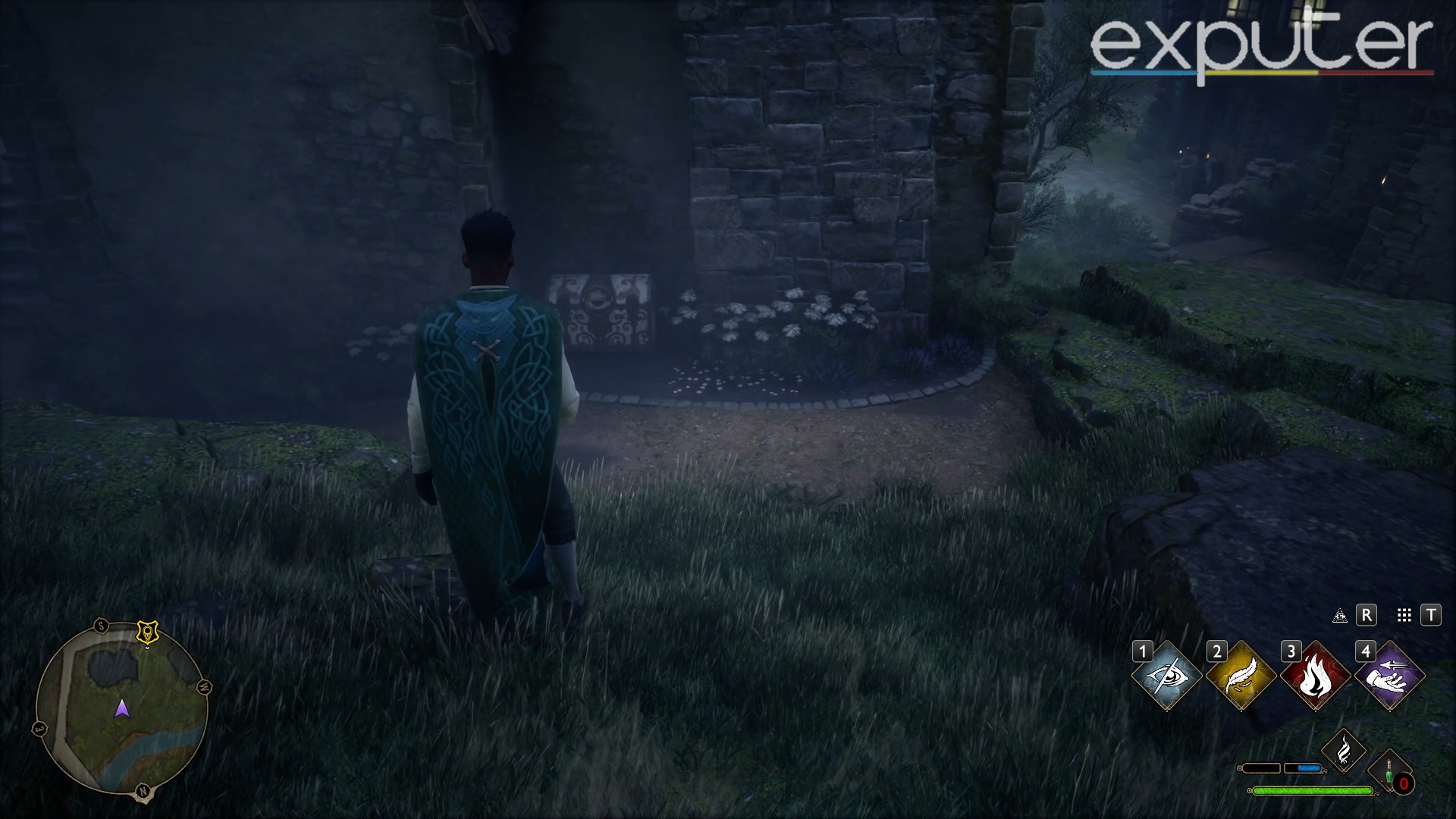Expand the N compass marker on the minimap
Viewport: 1456px width, 819px height.
tap(143, 792)
